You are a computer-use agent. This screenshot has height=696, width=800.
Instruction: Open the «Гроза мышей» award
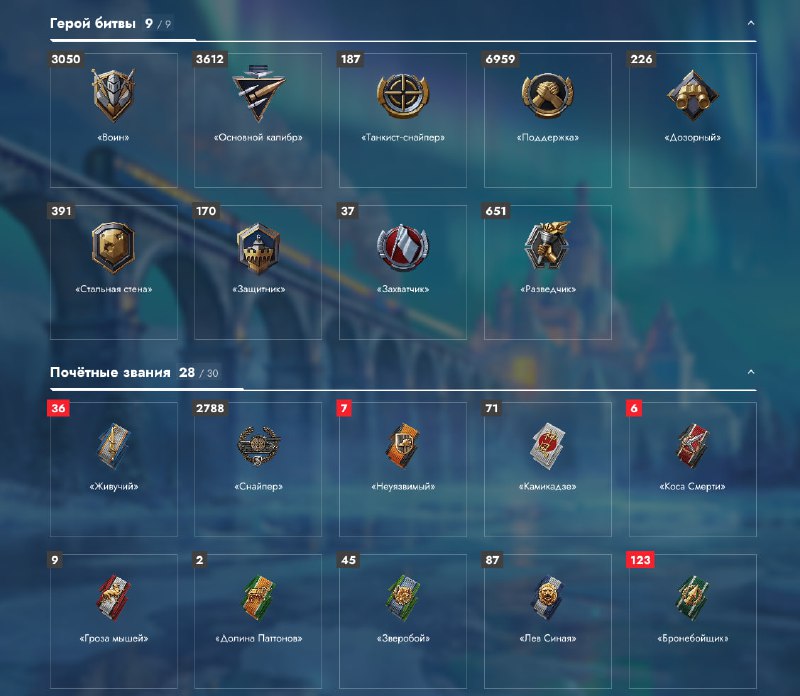pyautogui.click(x=113, y=620)
